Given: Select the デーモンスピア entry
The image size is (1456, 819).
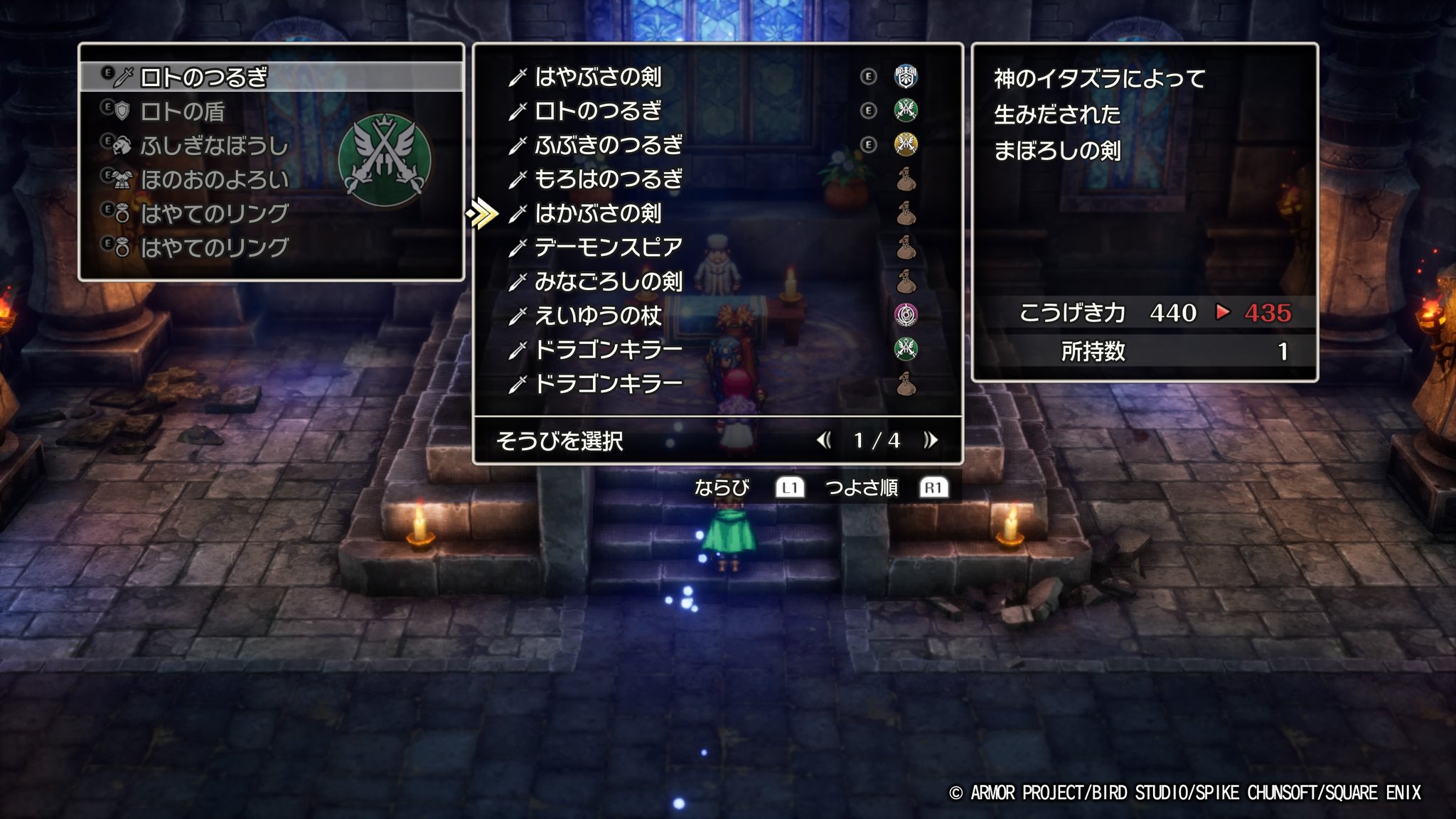Looking at the screenshot, I should 608,247.
